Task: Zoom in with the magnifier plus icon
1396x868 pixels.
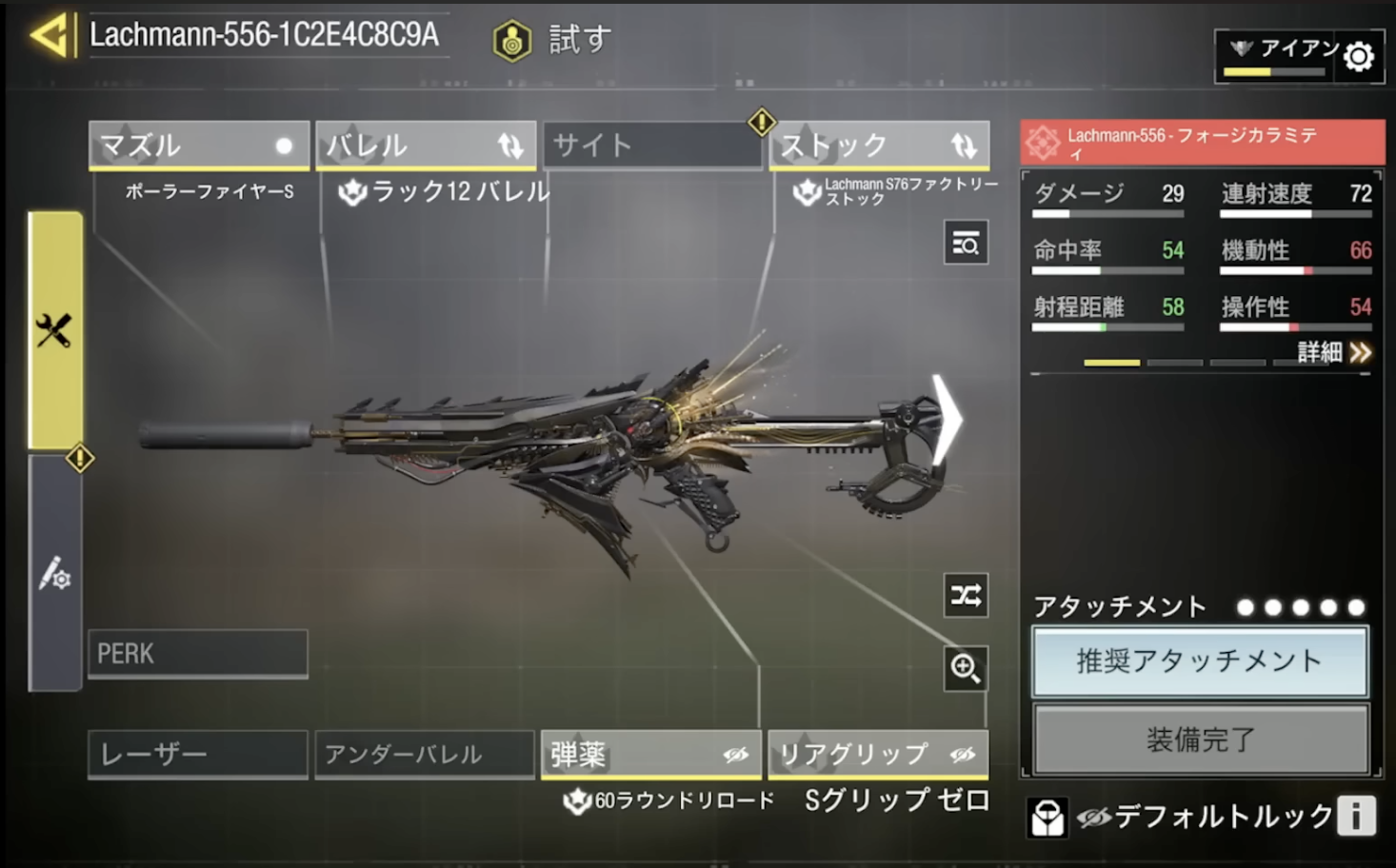Action: point(965,668)
